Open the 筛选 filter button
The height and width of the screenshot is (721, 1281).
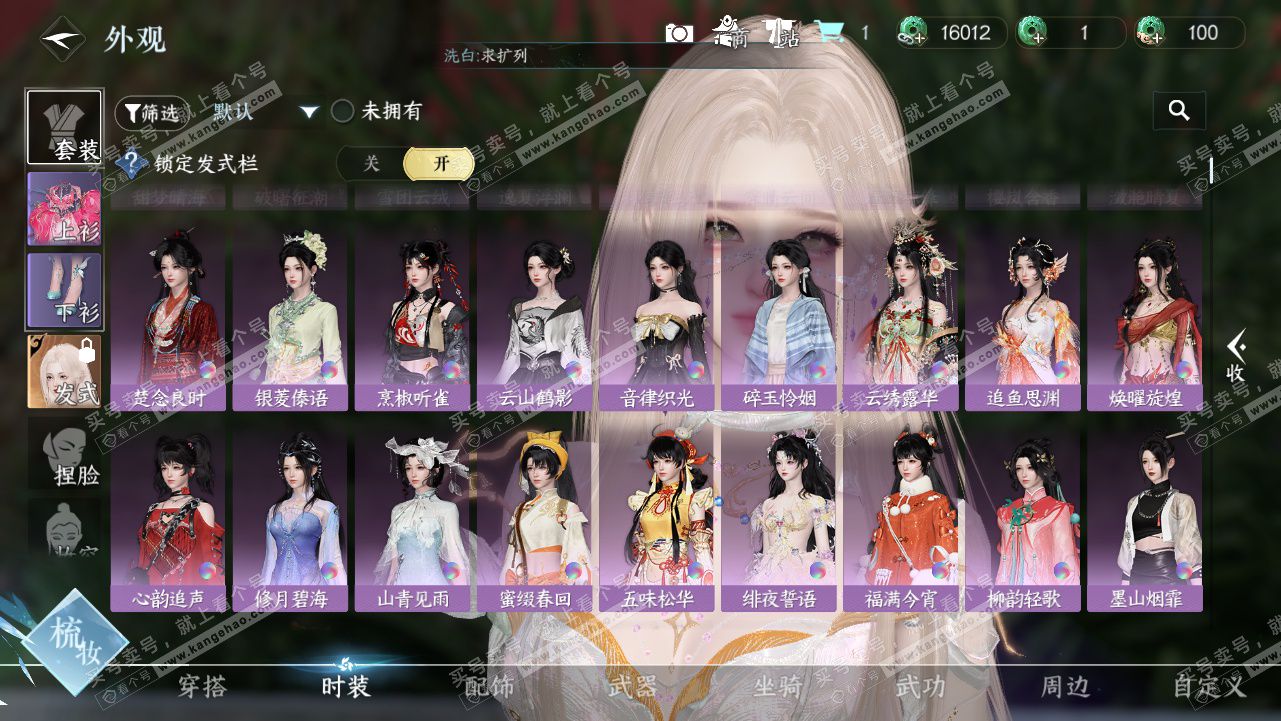[152, 113]
